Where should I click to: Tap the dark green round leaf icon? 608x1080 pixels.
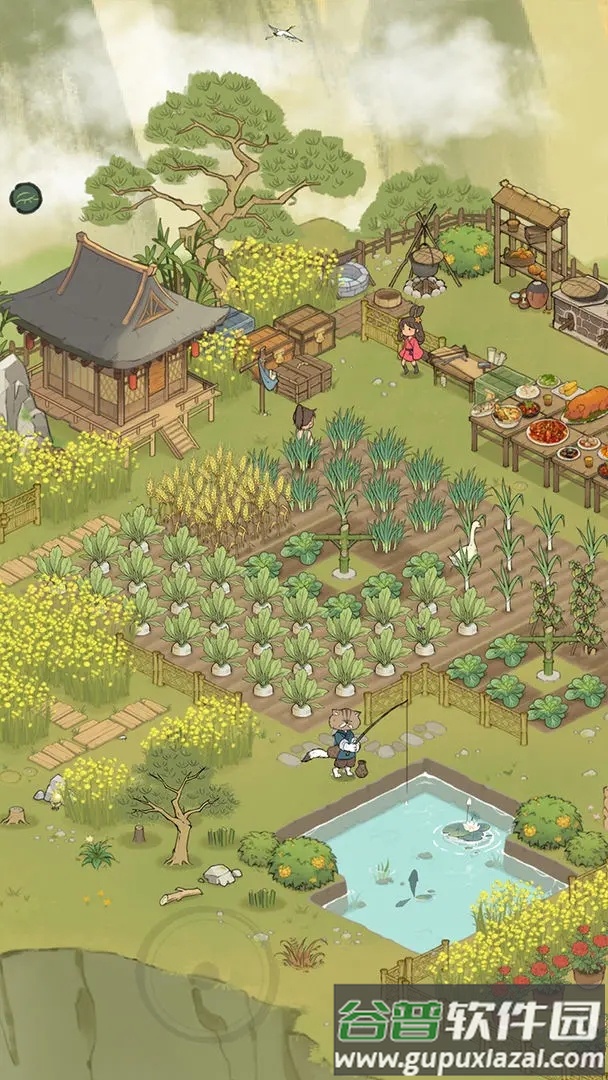coord(22,198)
